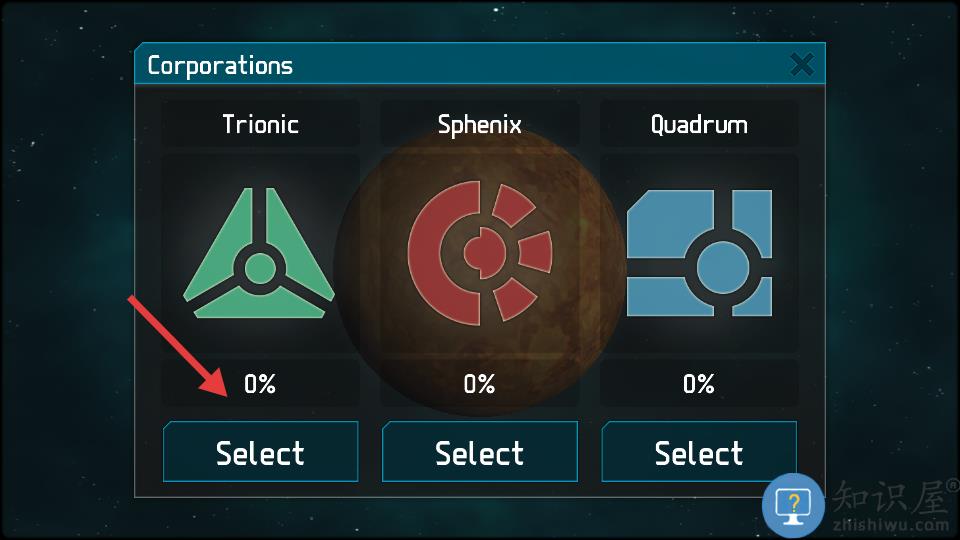Select the Trionic corporation button
The image size is (960, 540).
(260, 452)
